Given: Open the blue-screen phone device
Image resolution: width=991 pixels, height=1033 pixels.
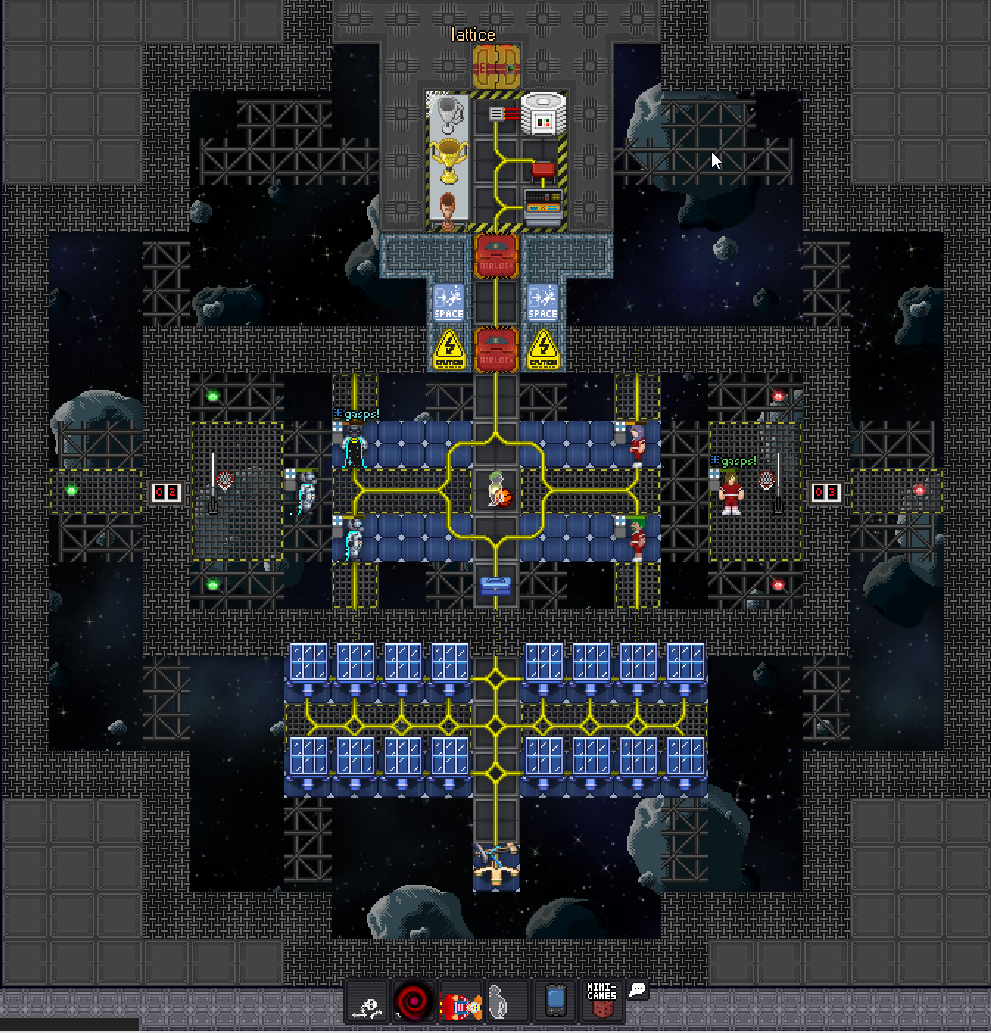Looking at the screenshot, I should tap(555, 1000).
